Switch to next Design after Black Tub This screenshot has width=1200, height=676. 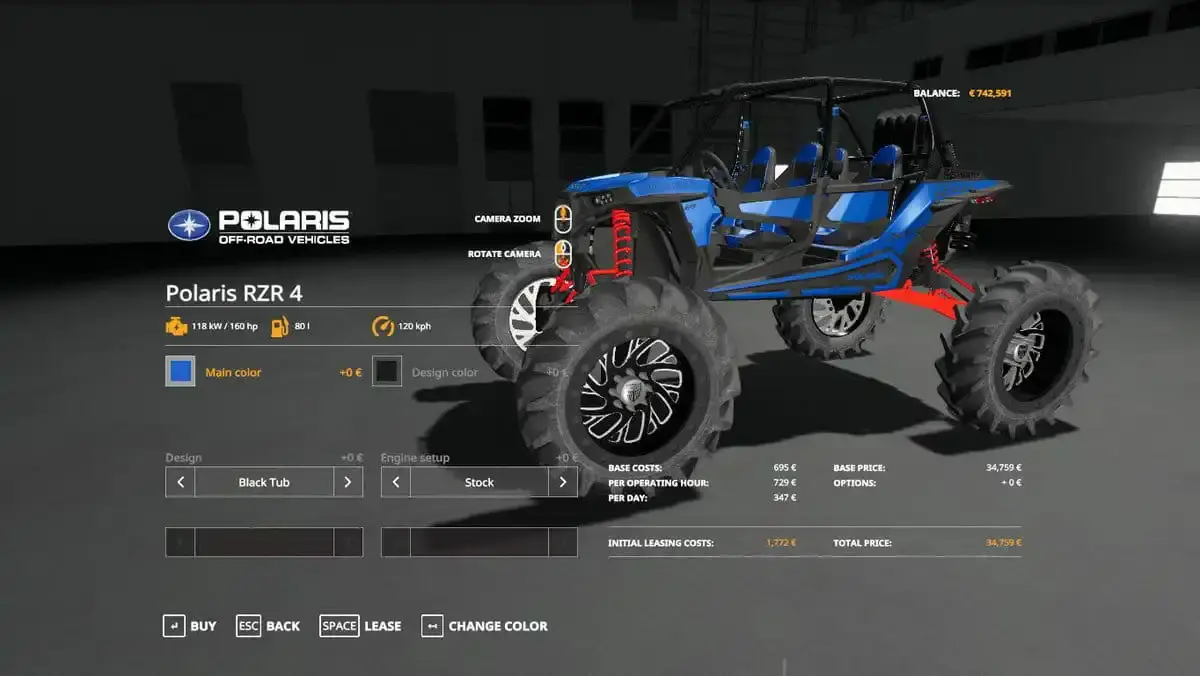(347, 482)
